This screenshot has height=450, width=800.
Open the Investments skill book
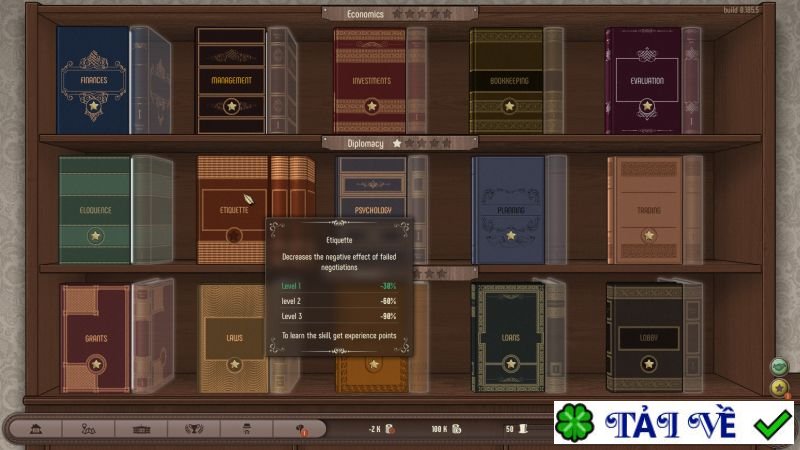370,80
